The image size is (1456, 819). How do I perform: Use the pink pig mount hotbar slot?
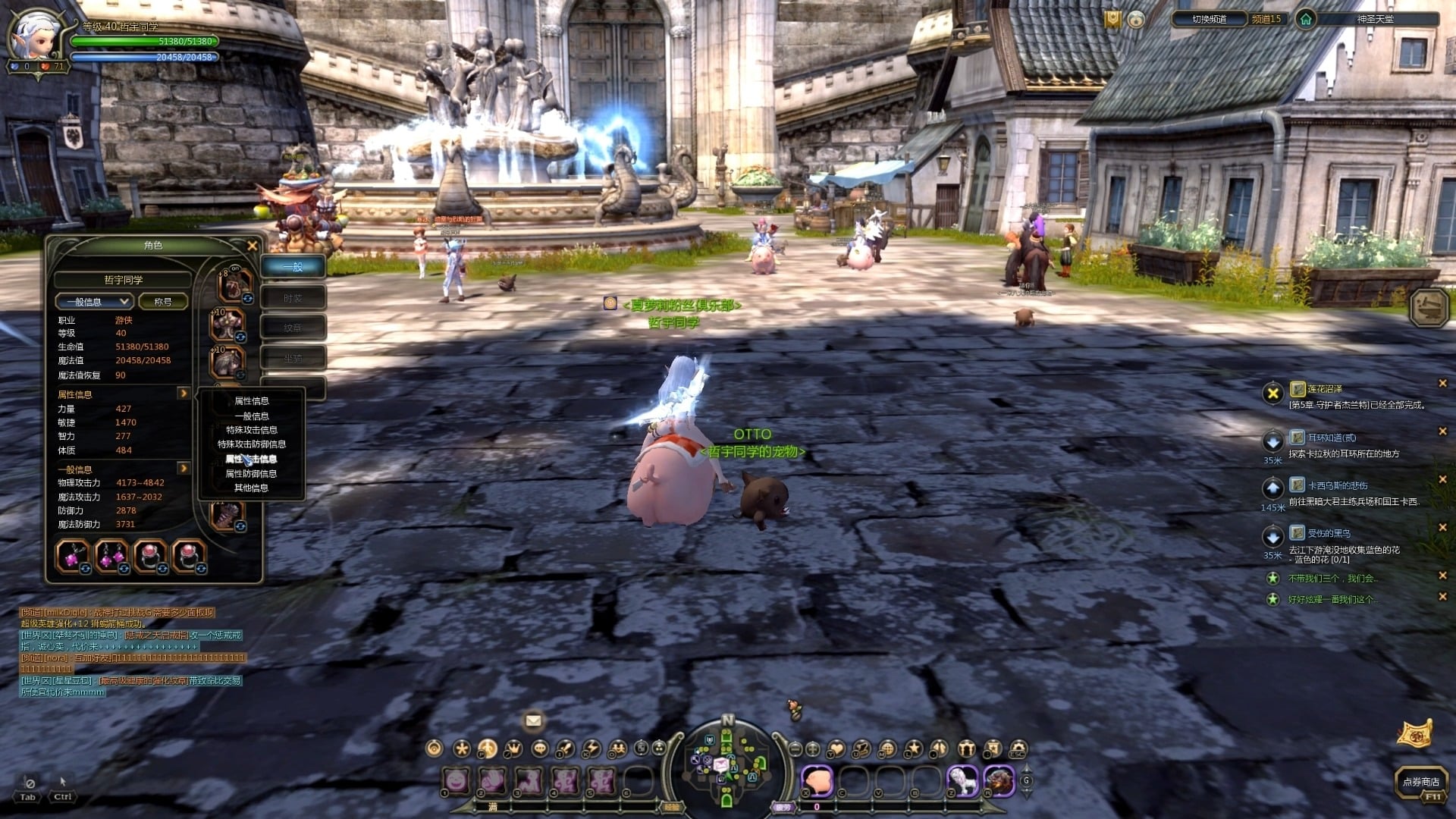(x=817, y=781)
